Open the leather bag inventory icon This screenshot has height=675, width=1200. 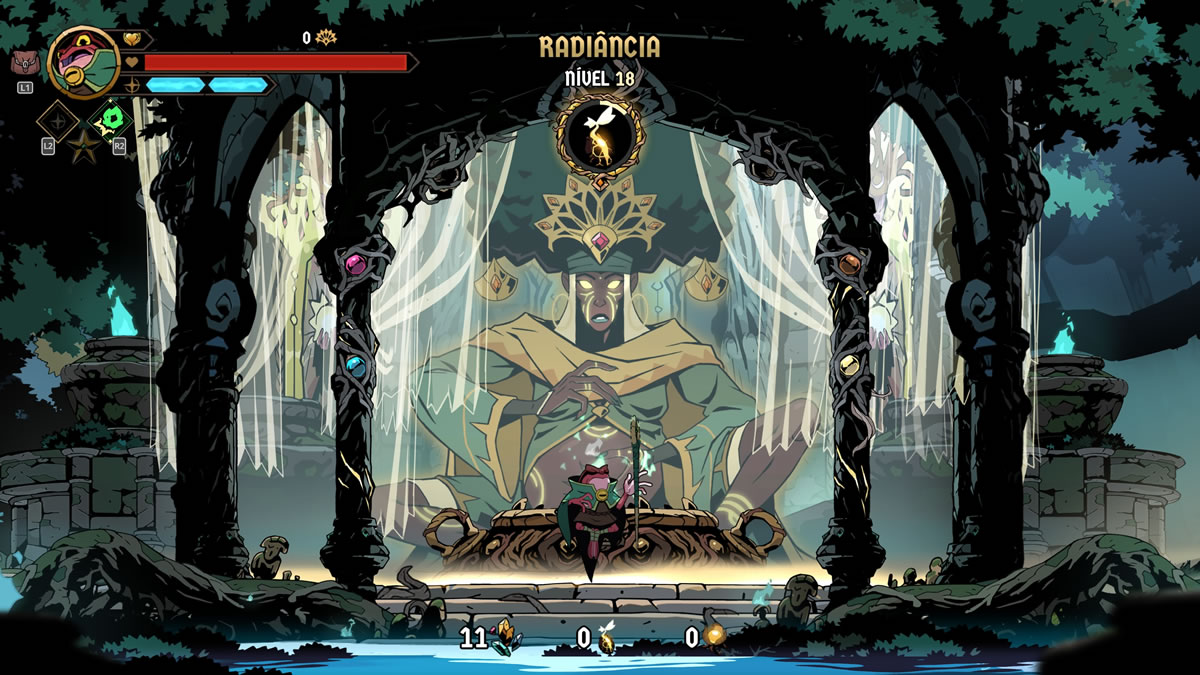tap(25, 64)
